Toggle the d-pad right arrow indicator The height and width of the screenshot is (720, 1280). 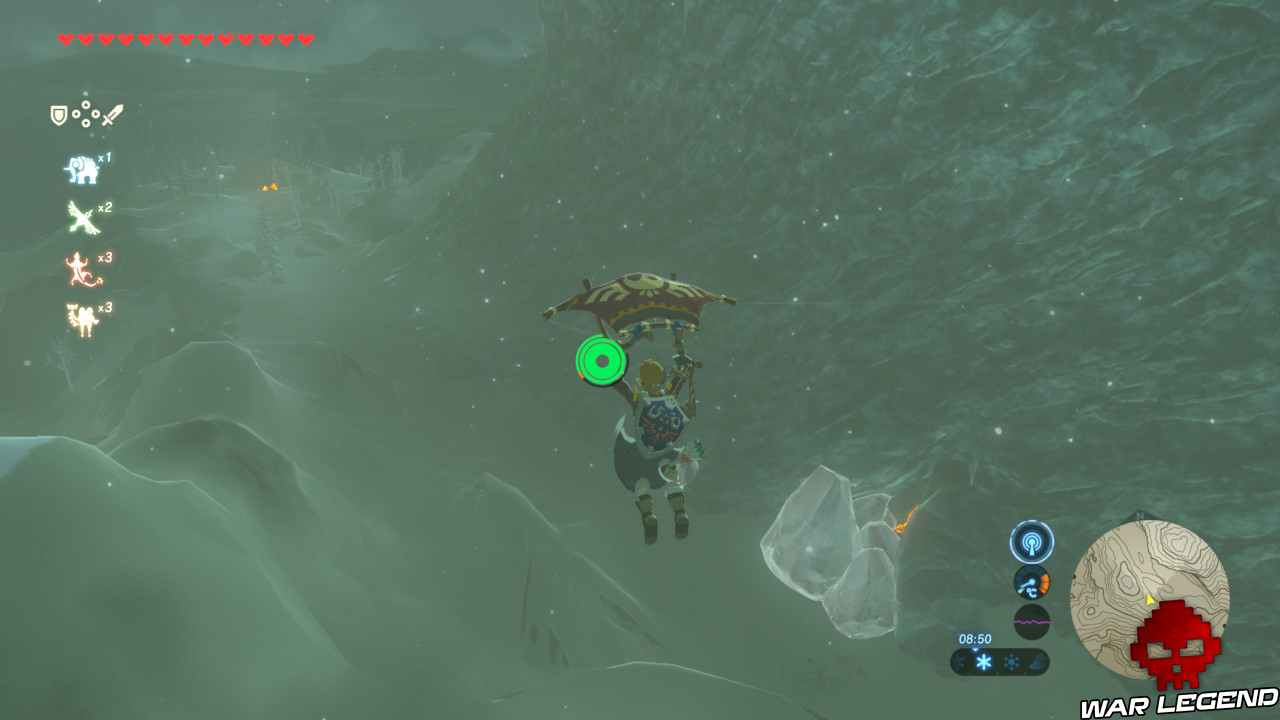(95, 115)
